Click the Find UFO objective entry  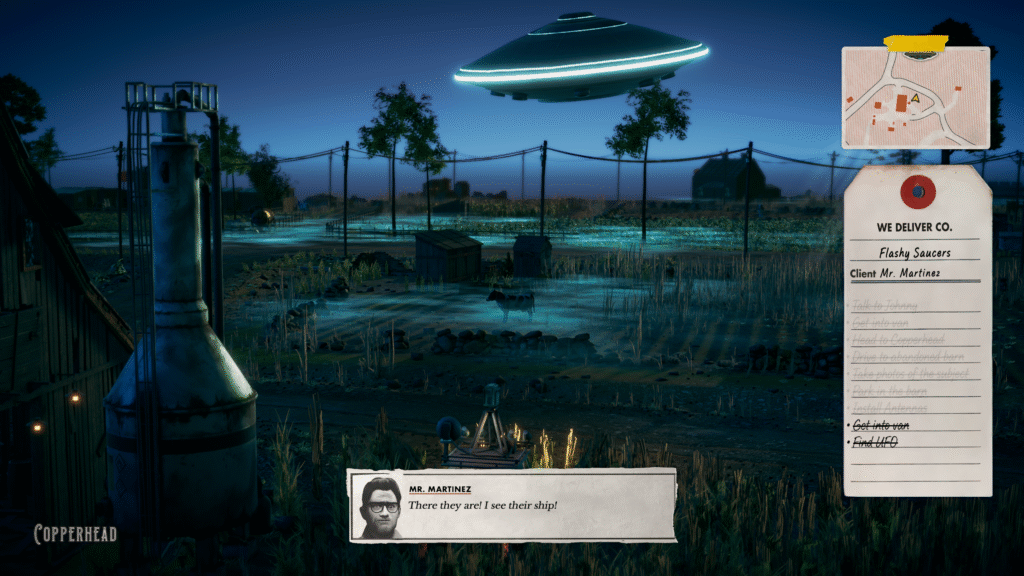tap(874, 441)
